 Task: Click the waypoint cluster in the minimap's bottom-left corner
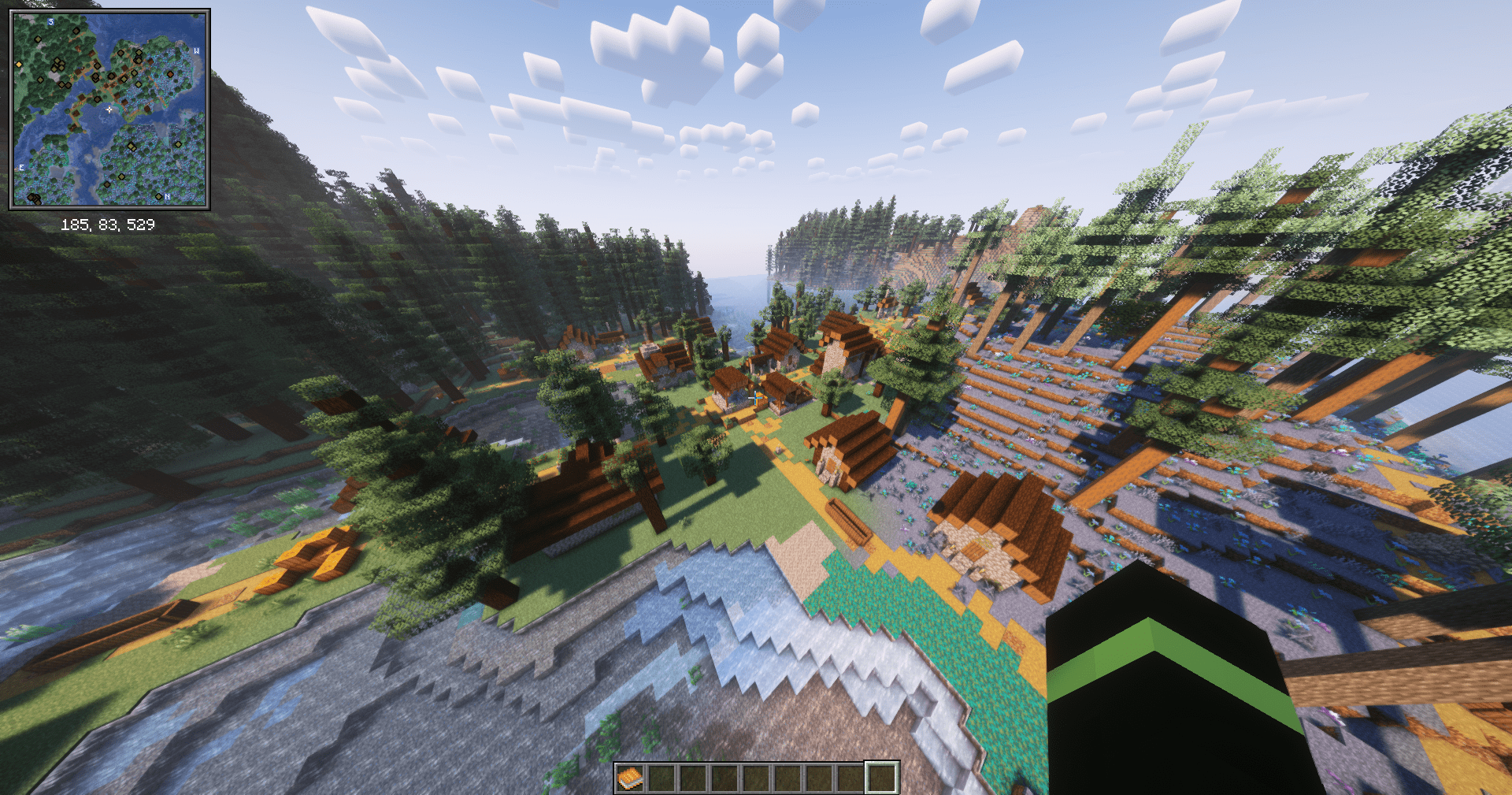click(33, 198)
